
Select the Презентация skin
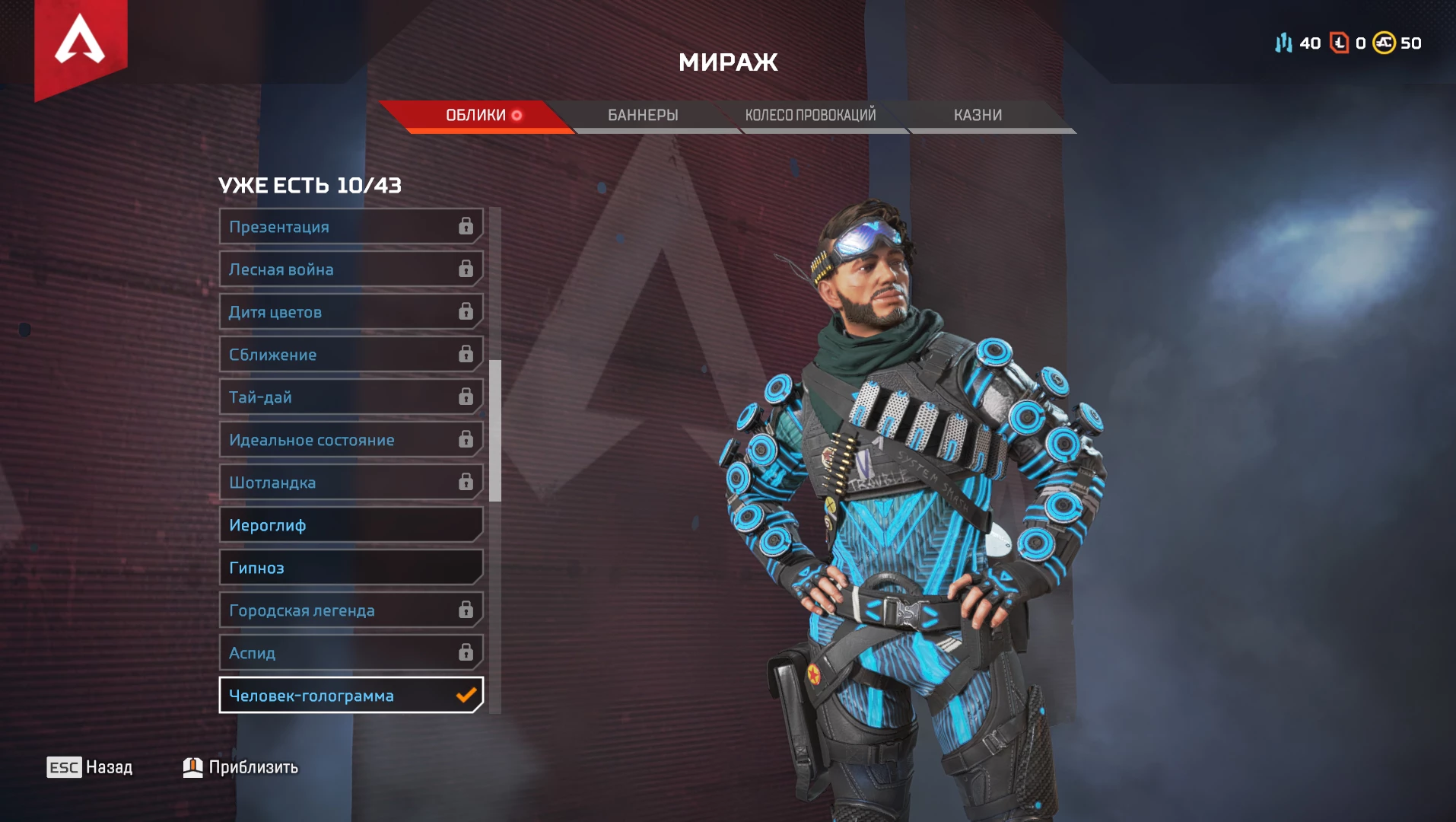coord(351,227)
